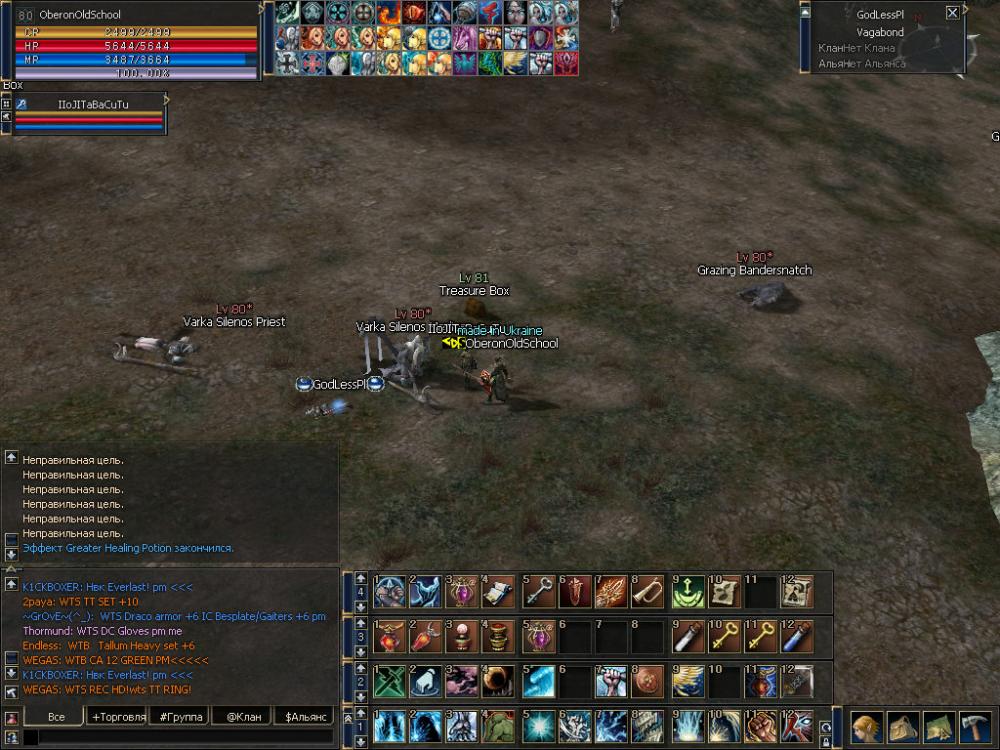
Task: Activate the crossed green swords skill
Action: (x=389, y=682)
